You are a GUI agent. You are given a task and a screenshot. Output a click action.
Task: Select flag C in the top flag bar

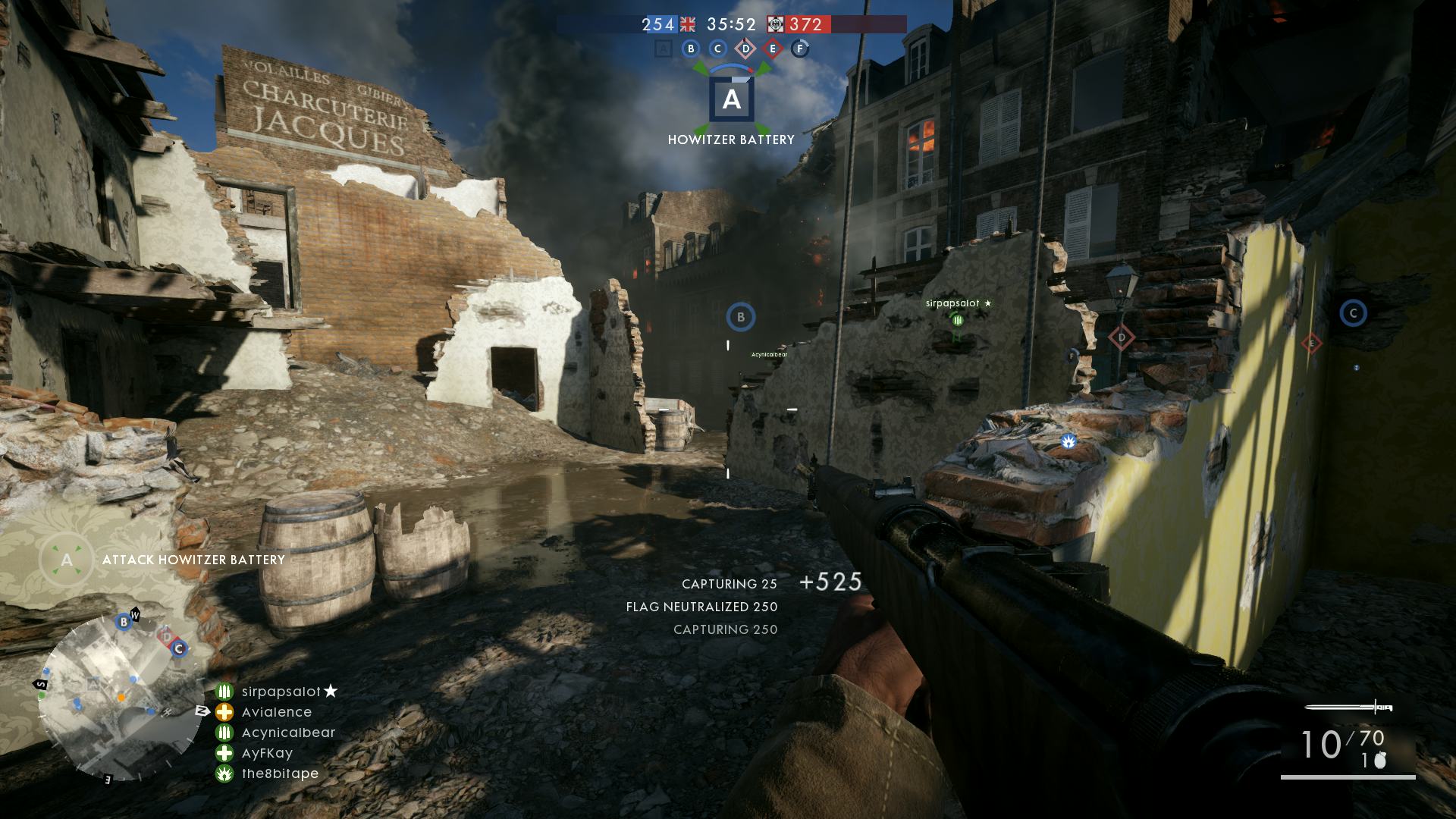pos(717,49)
